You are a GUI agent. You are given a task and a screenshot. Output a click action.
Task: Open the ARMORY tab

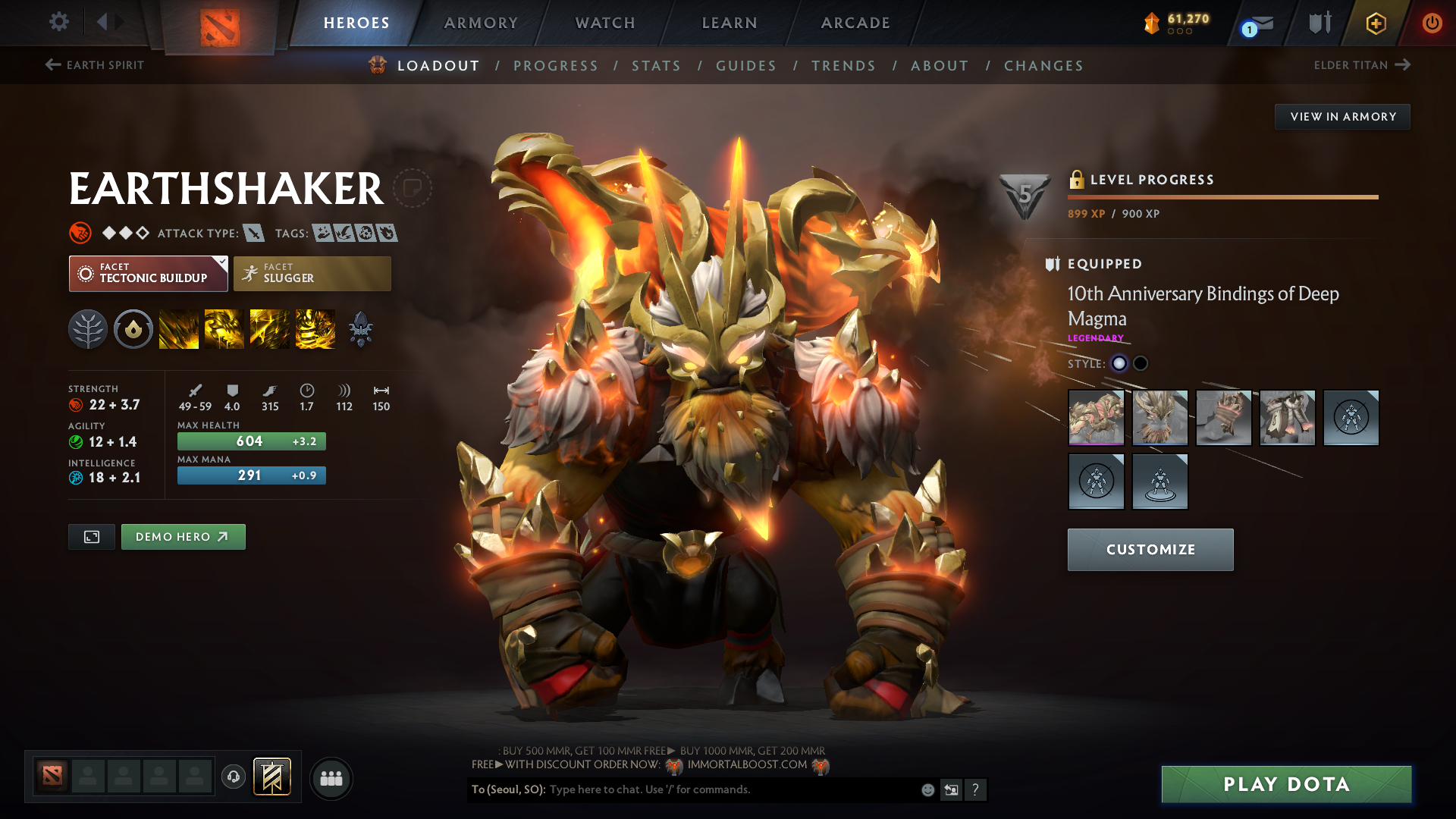tap(481, 23)
